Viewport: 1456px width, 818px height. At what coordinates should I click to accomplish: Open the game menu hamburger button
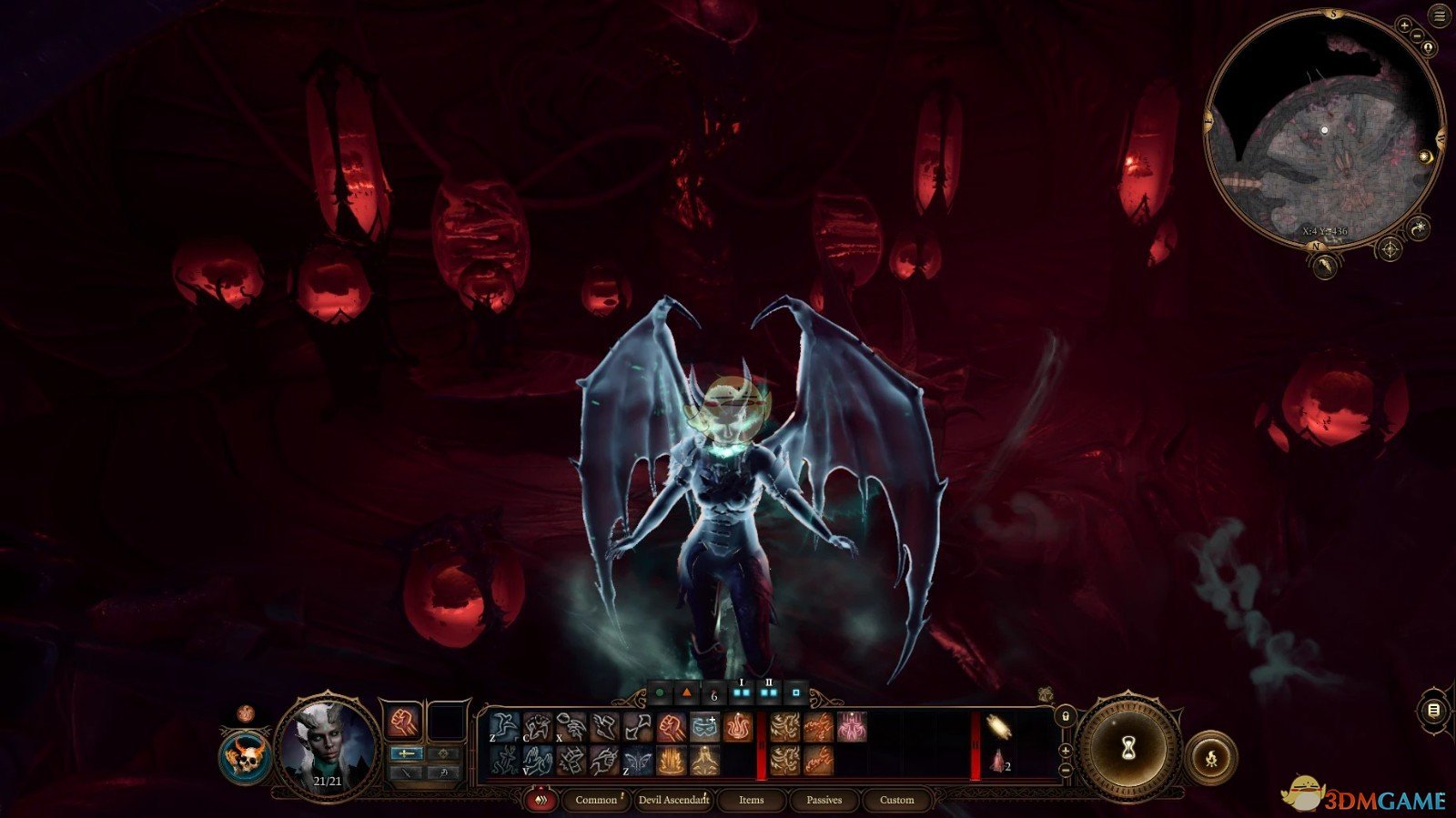point(1440,17)
